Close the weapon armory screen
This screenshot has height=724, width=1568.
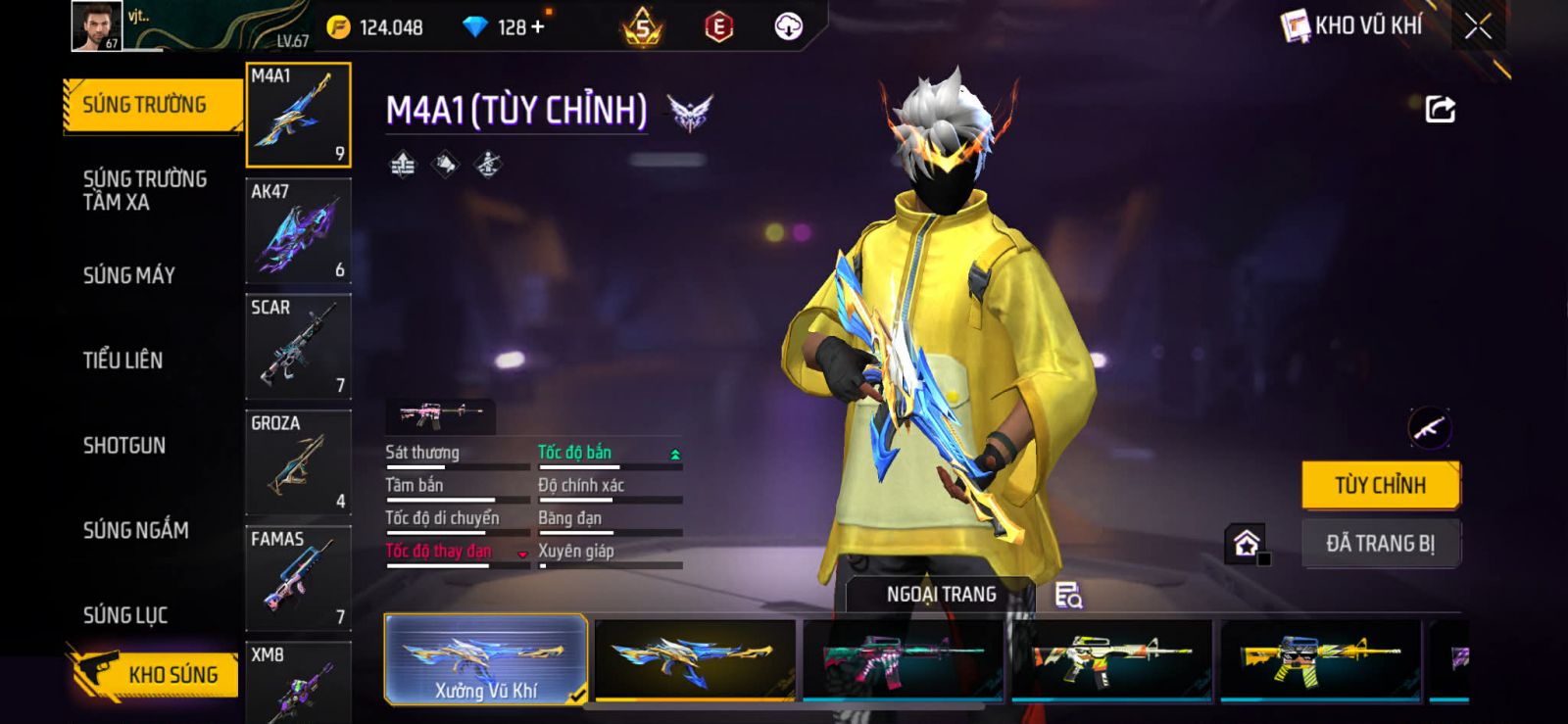tap(1478, 27)
